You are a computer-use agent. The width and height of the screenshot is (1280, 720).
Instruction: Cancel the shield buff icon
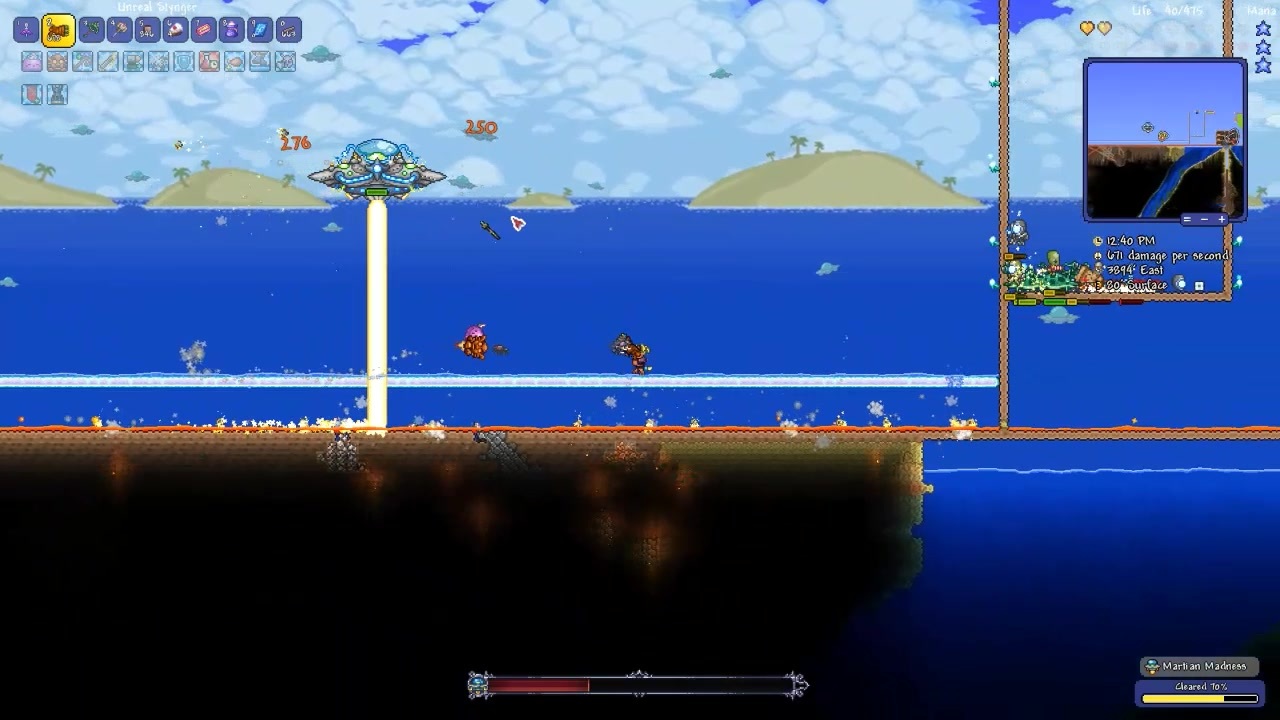pos(182,61)
